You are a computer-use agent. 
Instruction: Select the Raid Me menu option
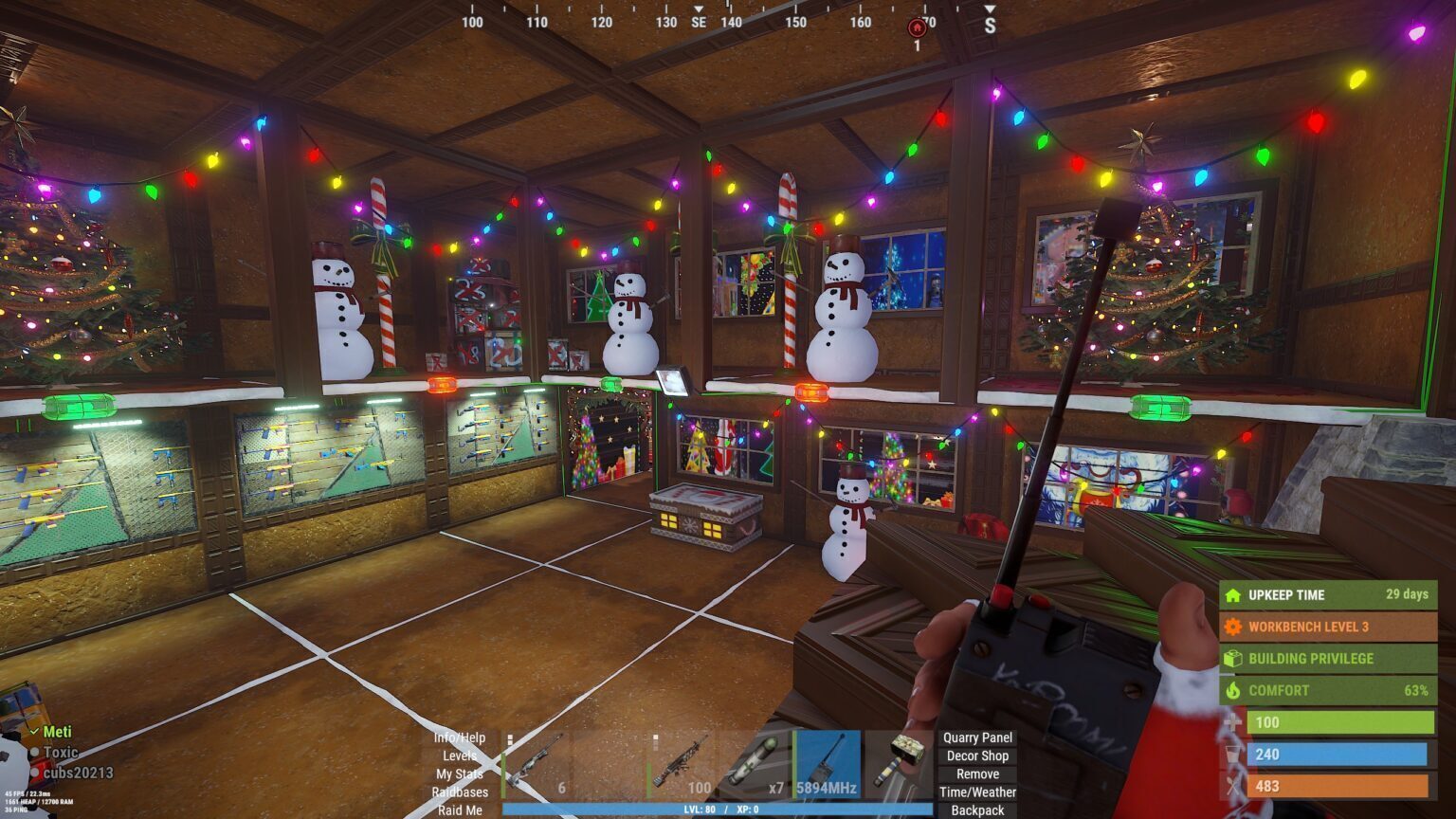click(462, 810)
